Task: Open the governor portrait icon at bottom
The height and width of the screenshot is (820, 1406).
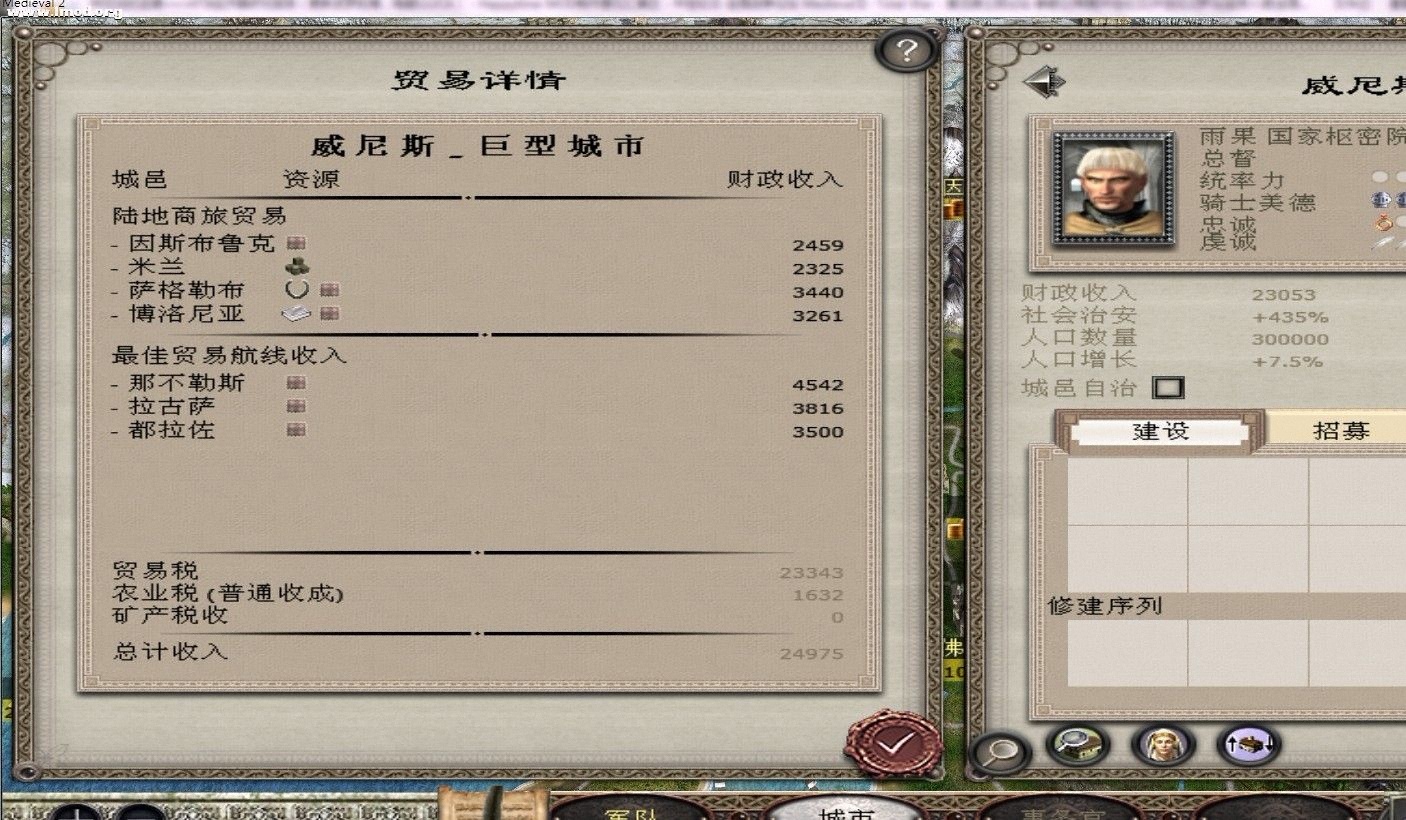Action: [x=1162, y=745]
